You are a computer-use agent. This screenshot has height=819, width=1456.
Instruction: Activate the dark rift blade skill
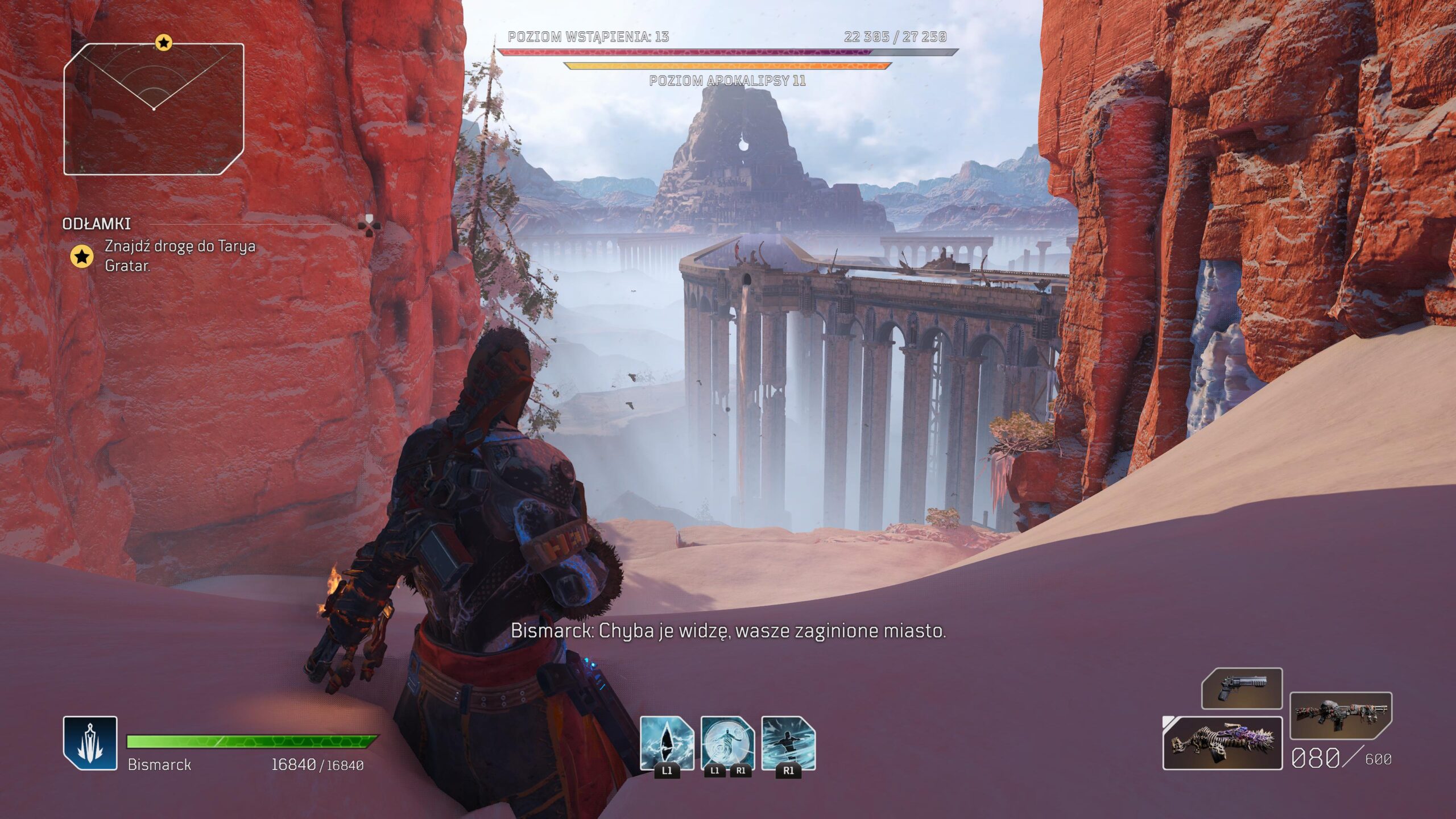(667, 743)
